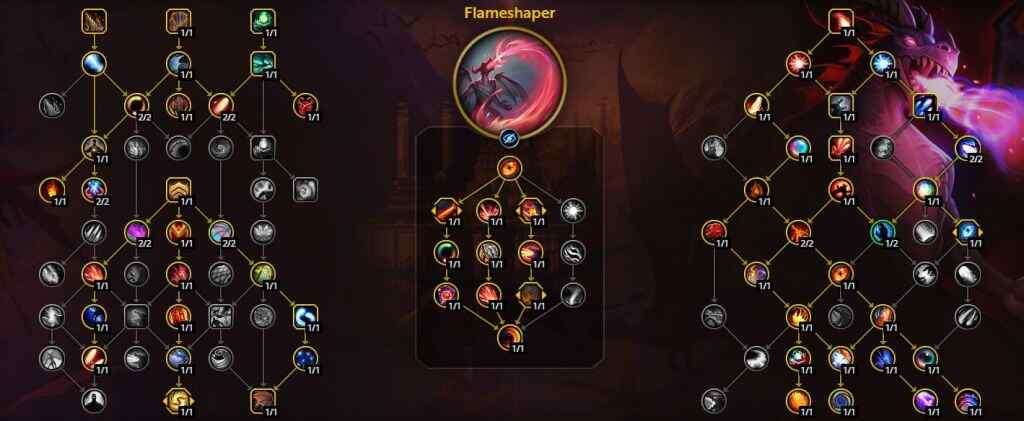Pick the unselected white starburst hero talent
Screen dimensions: 1024x421
pyautogui.click(x=570, y=209)
